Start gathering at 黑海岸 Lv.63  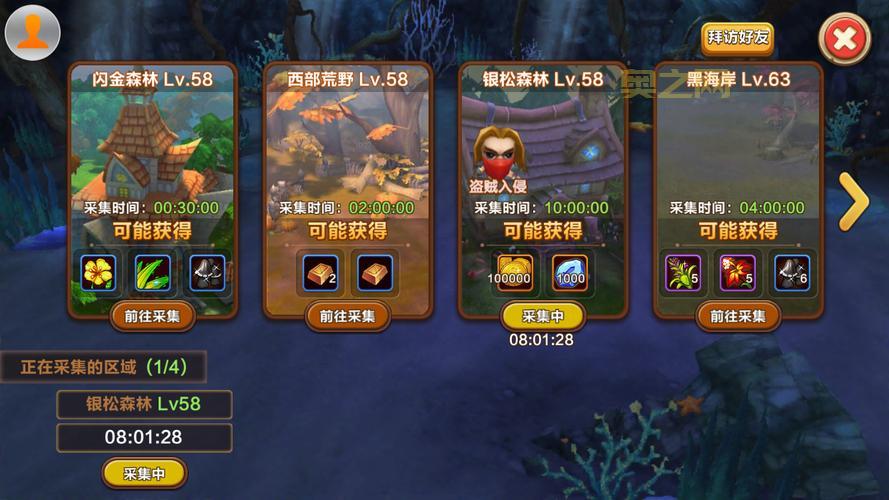(737, 315)
